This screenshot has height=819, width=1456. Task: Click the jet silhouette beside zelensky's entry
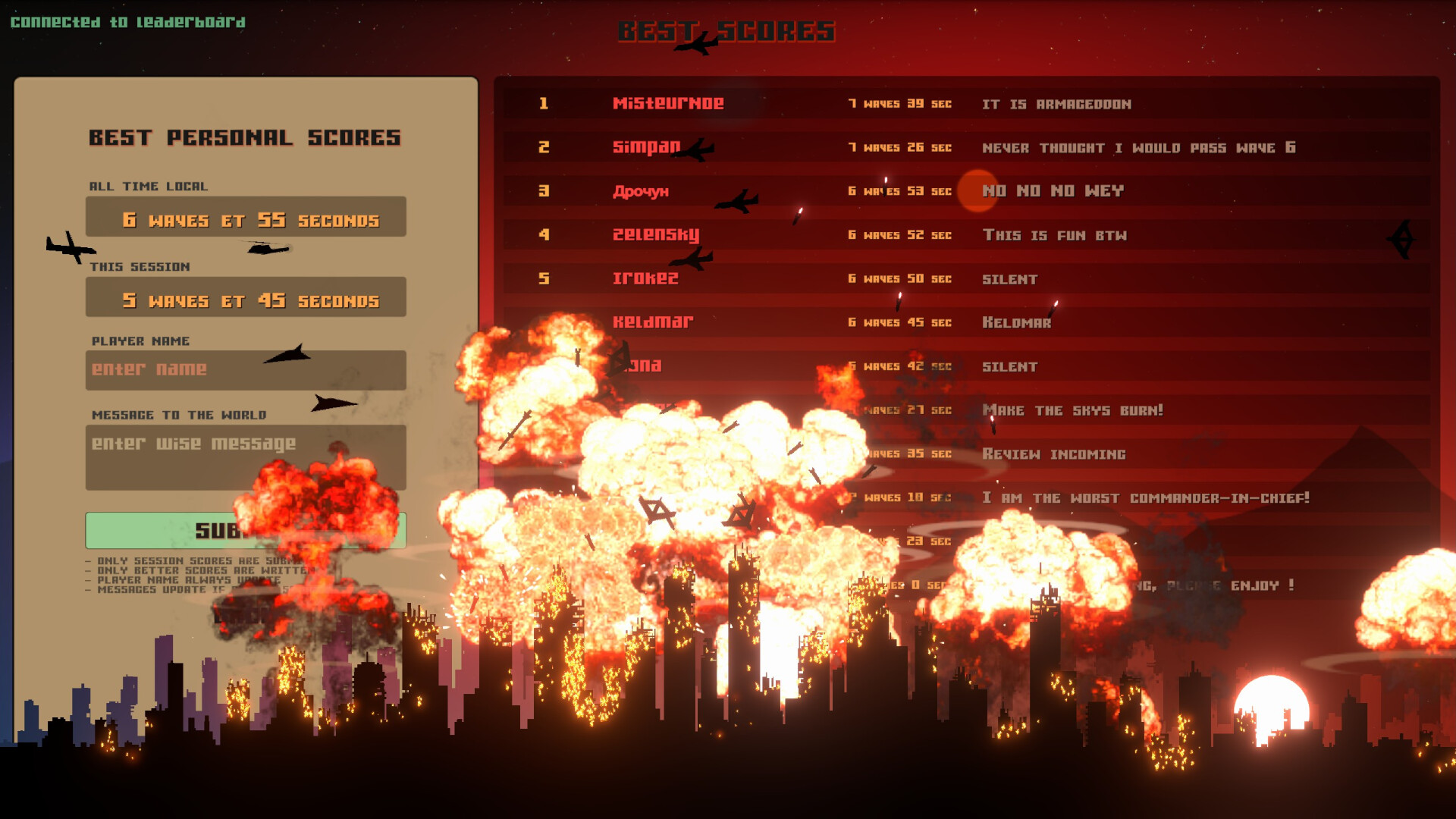click(691, 259)
